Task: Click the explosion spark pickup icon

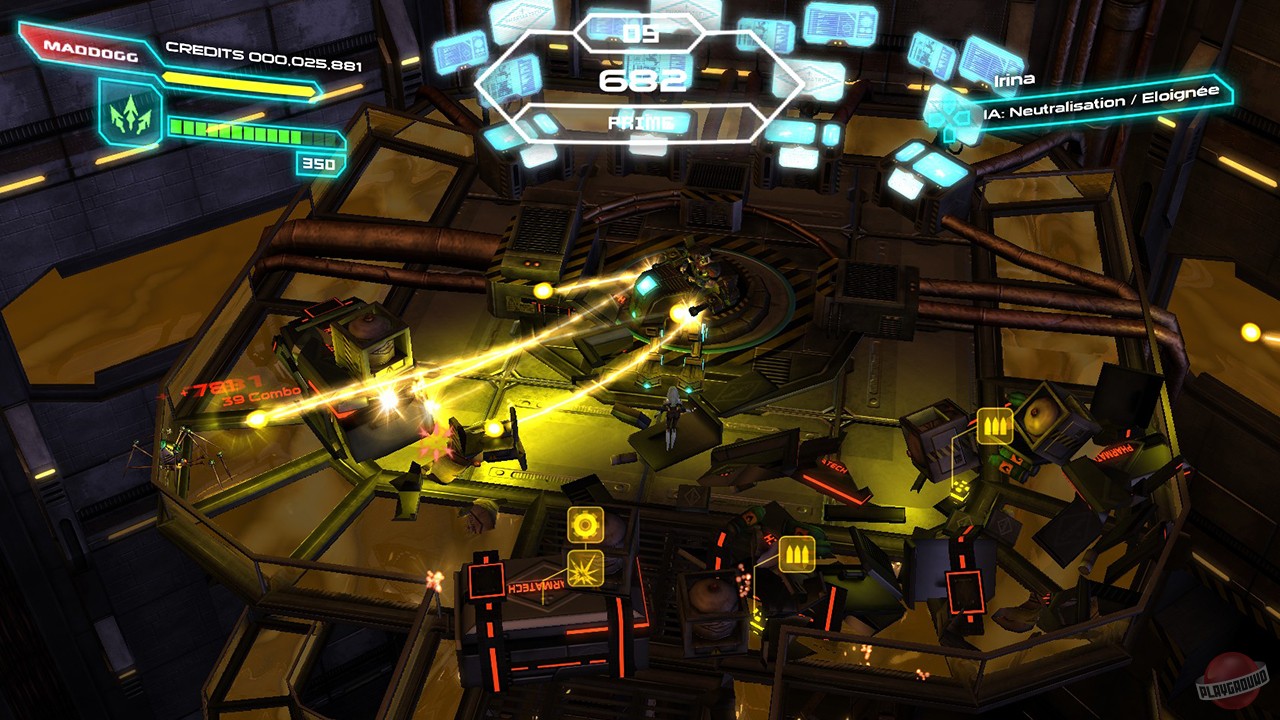Action: click(585, 570)
